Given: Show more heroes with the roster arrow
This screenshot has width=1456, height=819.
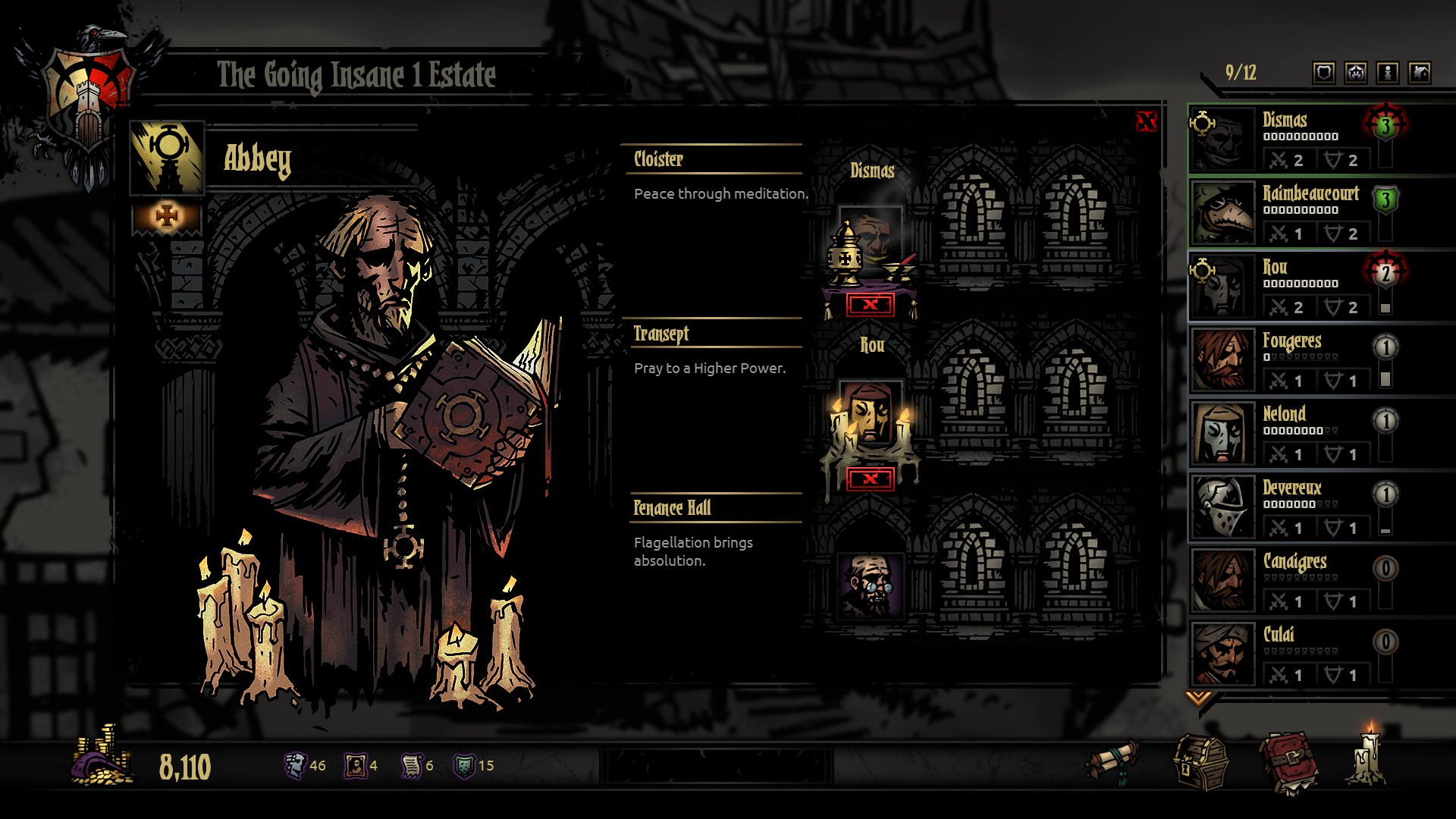Looking at the screenshot, I should tap(1198, 697).
